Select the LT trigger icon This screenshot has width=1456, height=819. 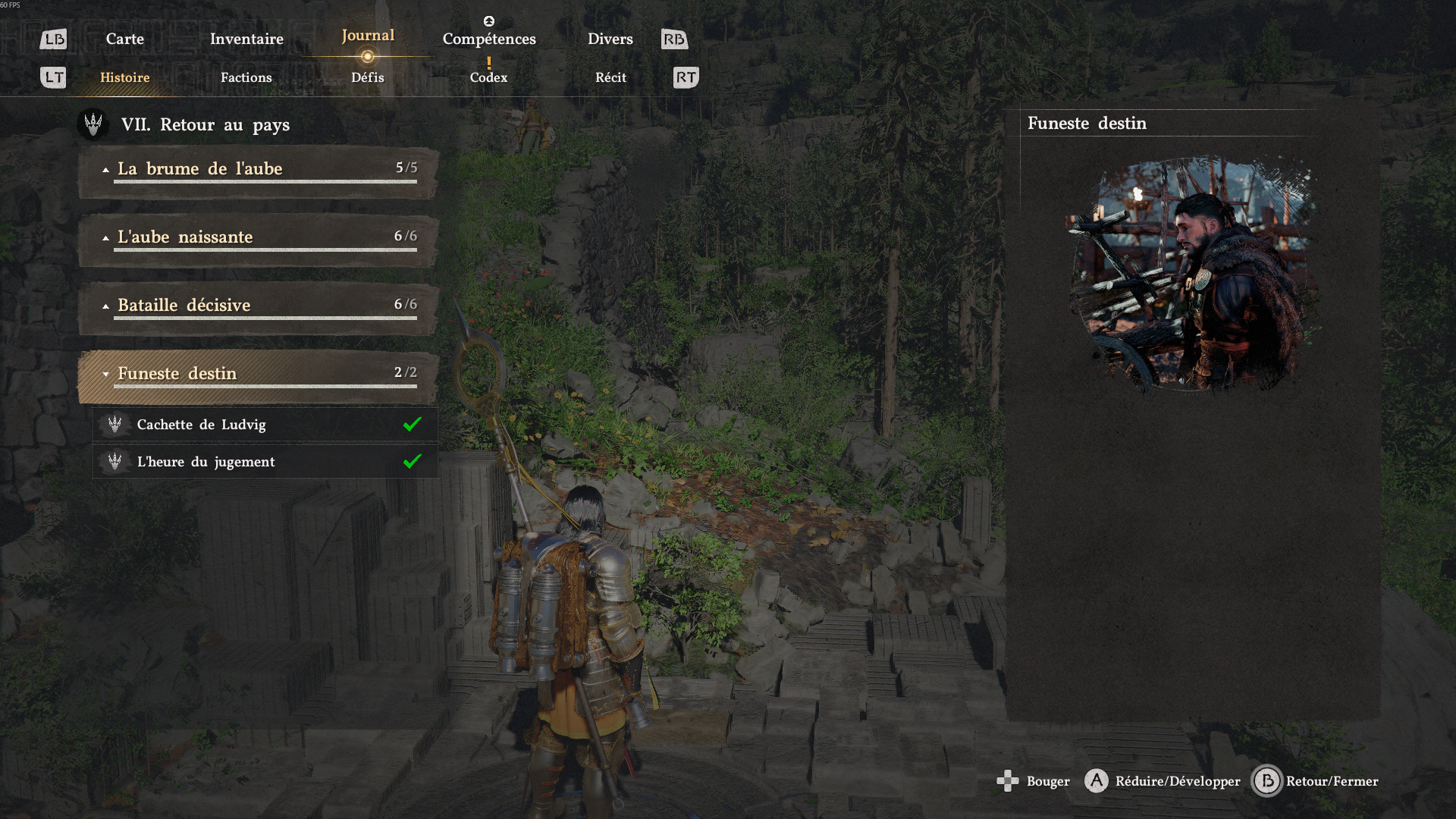point(52,77)
